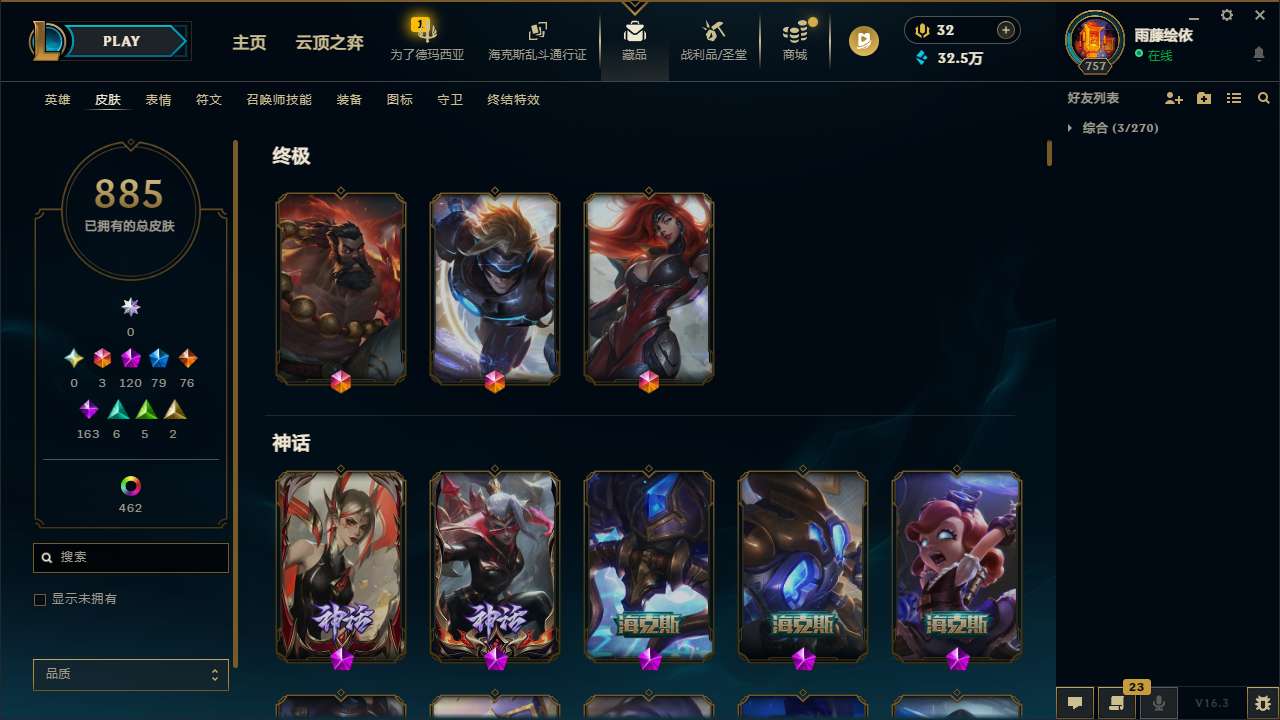Open the messages icon with 23 badge
This screenshot has width=1280, height=720.
1116,703
